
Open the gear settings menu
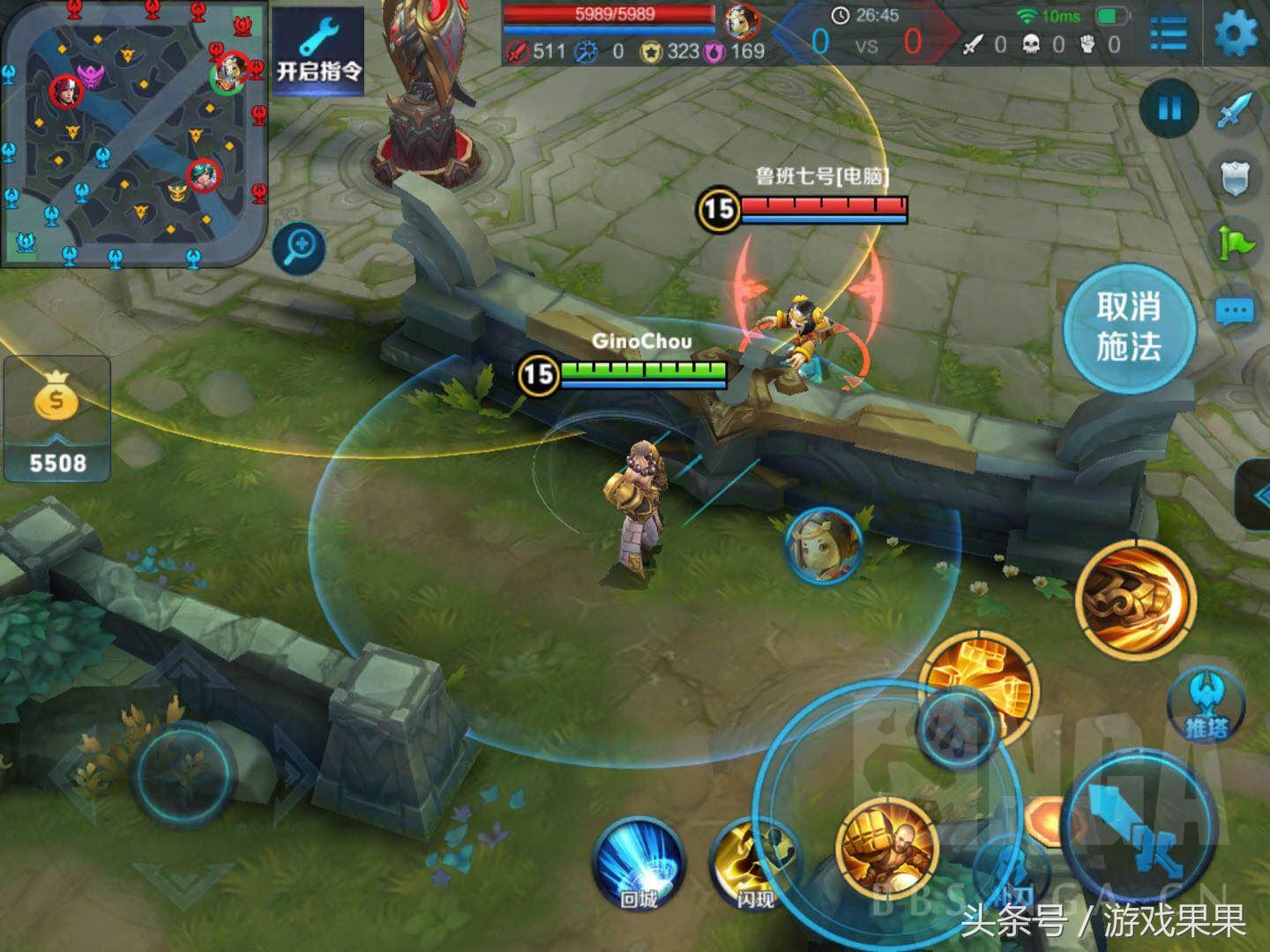1236,33
